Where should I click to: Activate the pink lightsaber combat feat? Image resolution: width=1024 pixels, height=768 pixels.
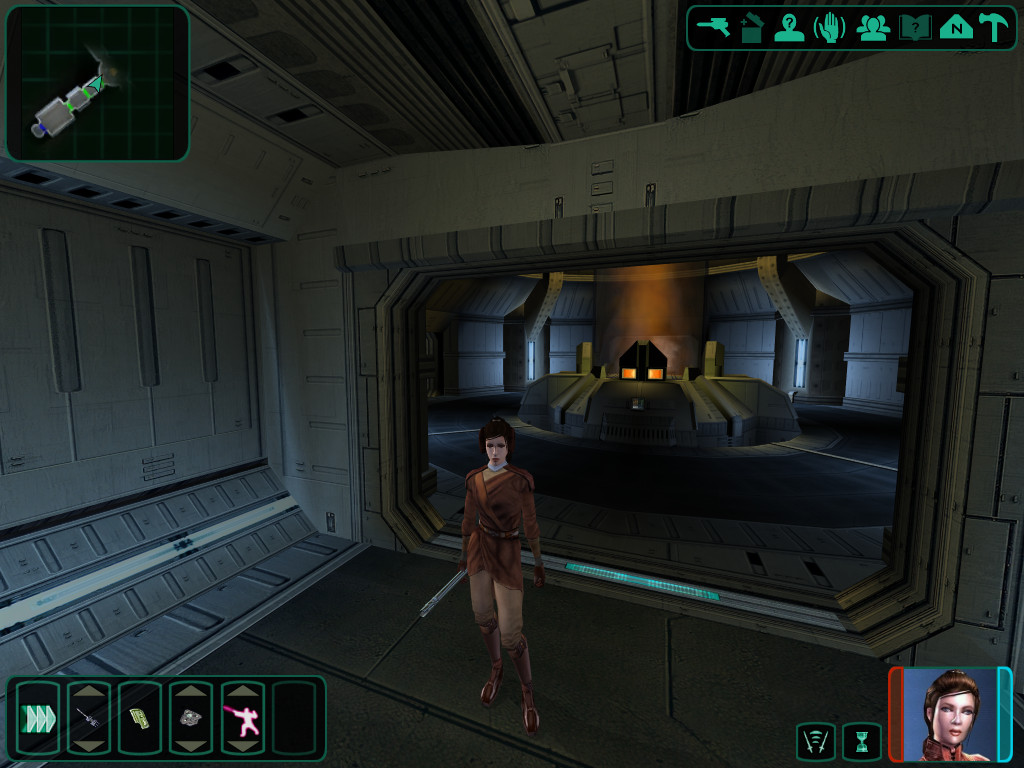pyautogui.click(x=241, y=717)
